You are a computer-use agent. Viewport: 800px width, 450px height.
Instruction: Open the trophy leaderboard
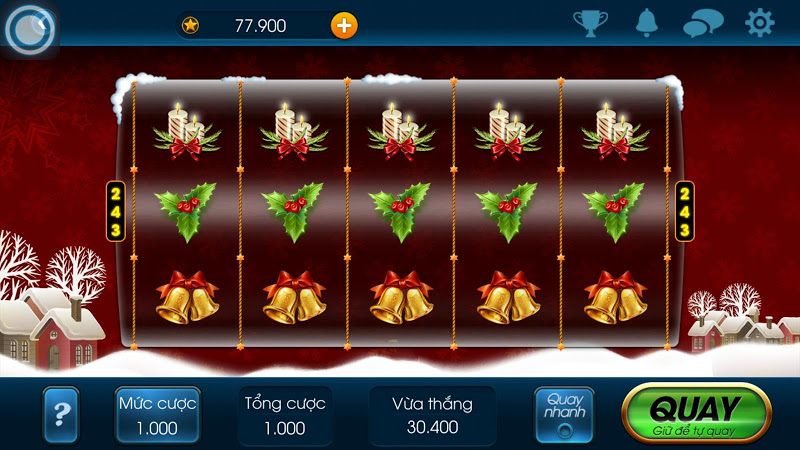[590, 23]
